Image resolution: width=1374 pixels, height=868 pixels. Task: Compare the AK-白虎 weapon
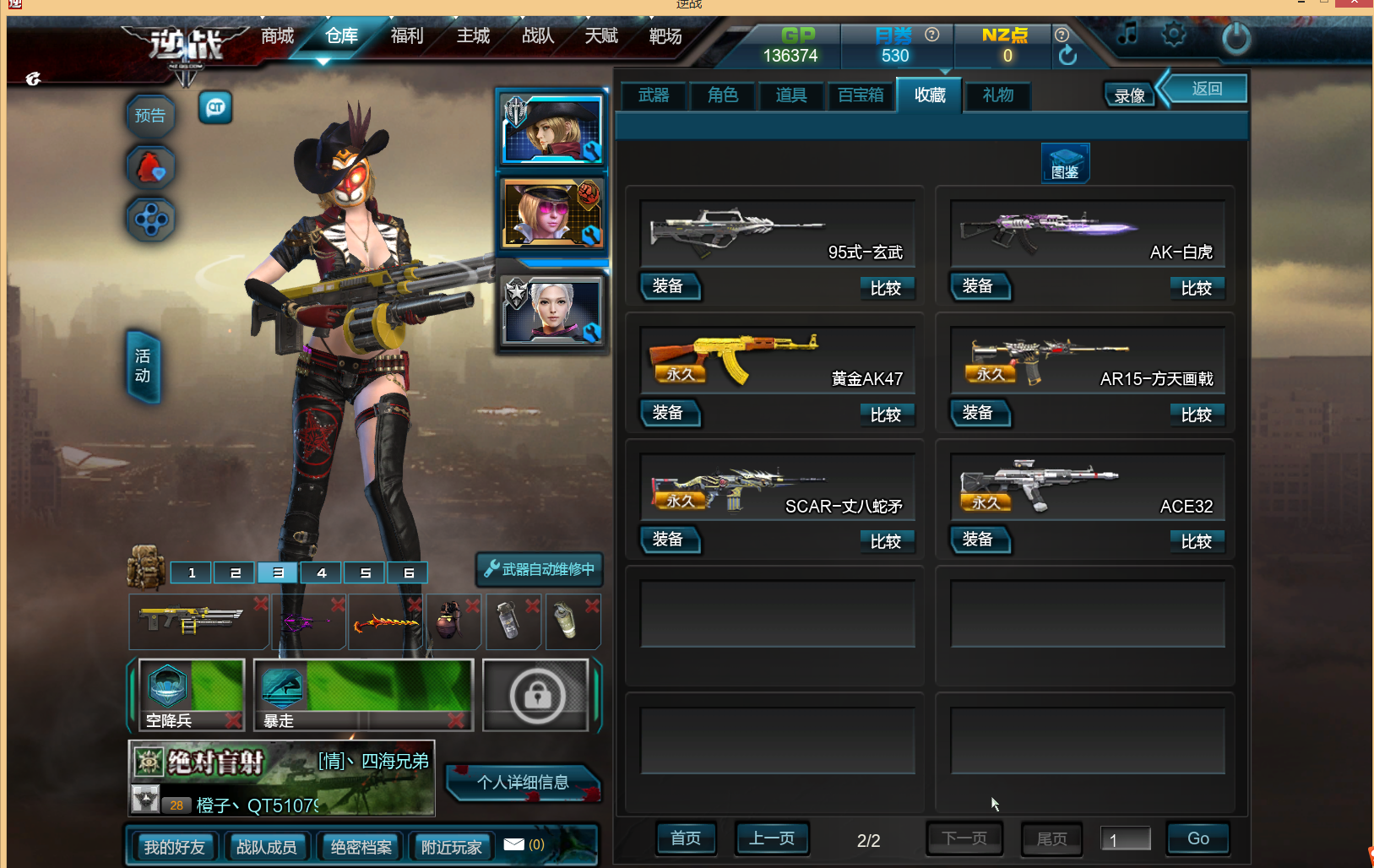point(1196,288)
